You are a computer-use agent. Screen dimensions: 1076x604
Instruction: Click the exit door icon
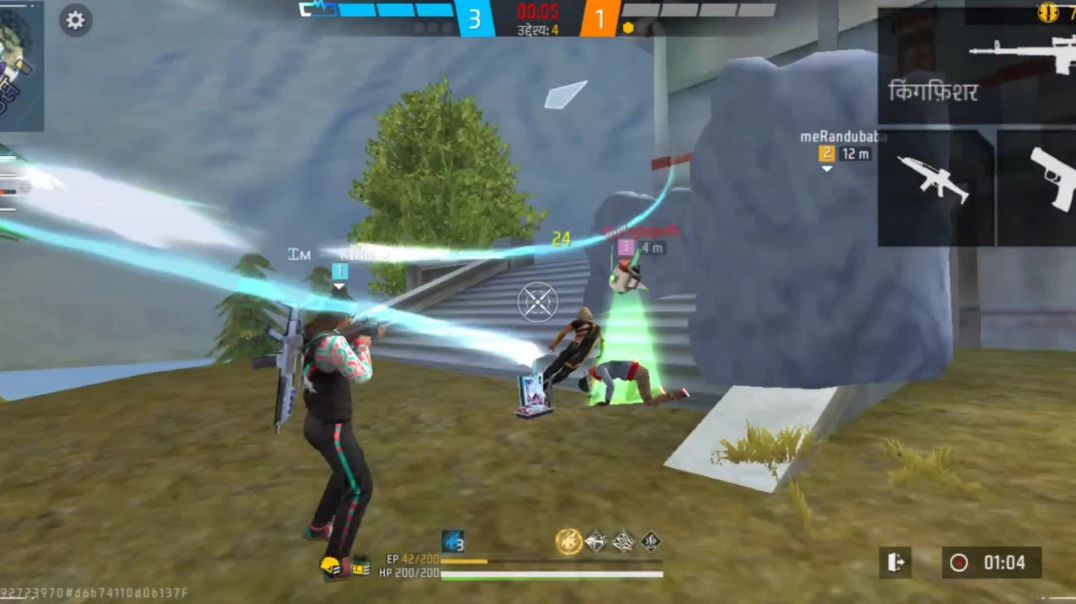(x=895, y=562)
